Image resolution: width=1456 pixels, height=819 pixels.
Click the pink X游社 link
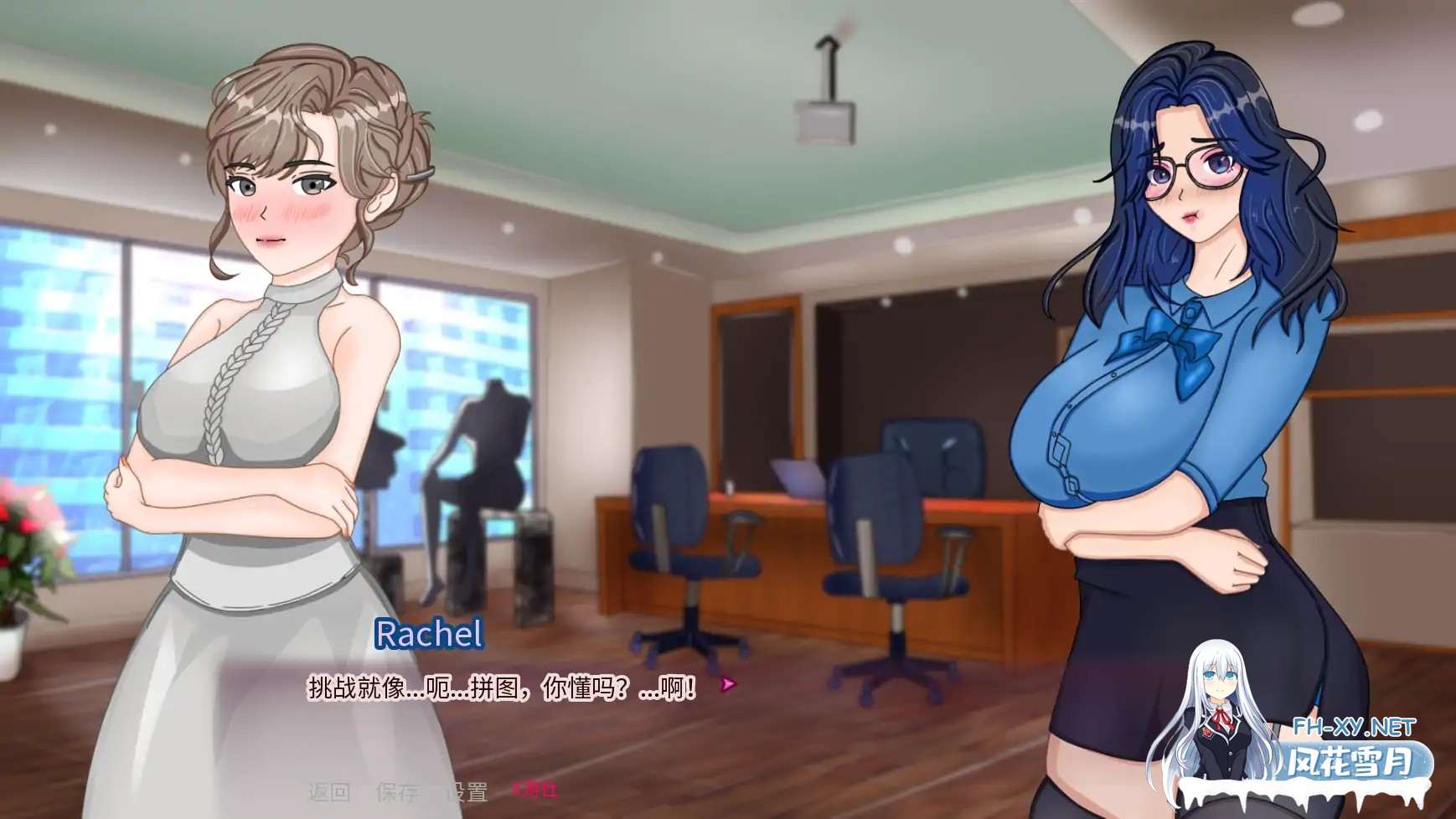pyautogui.click(x=534, y=789)
